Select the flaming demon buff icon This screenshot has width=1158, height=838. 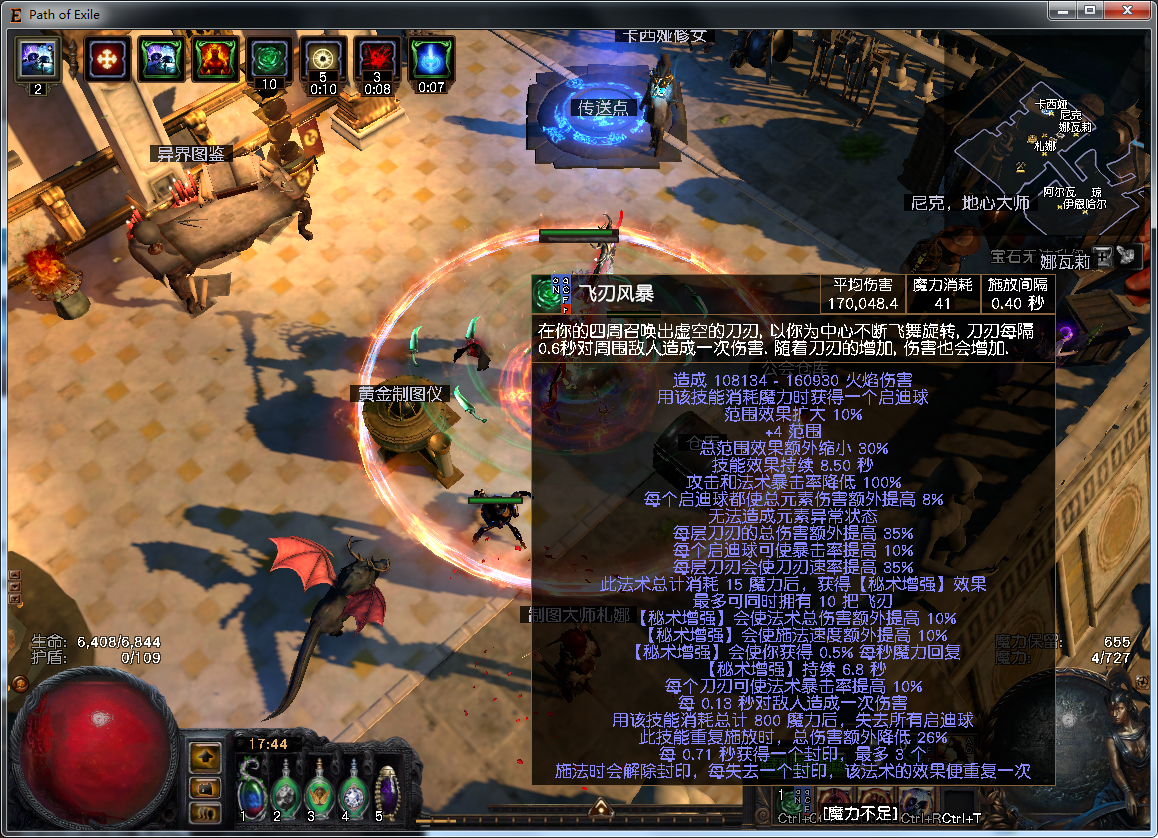212,60
